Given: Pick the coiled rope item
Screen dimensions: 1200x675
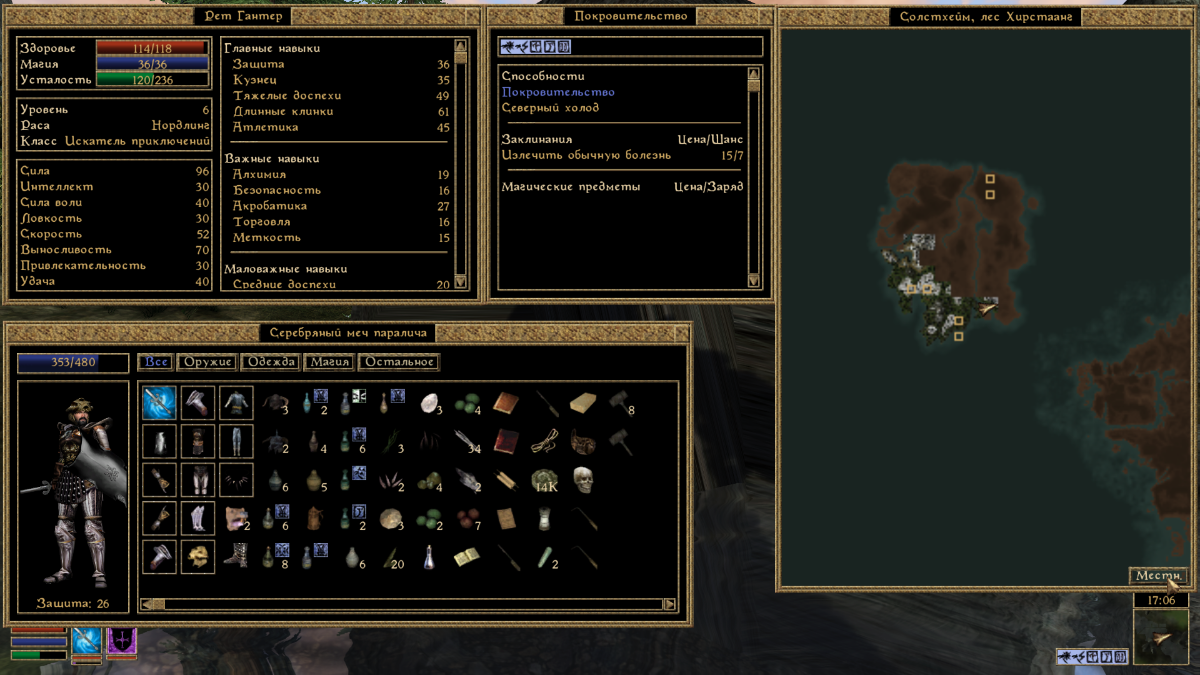Looking at the screenshot, I should [x=545, y=440].
